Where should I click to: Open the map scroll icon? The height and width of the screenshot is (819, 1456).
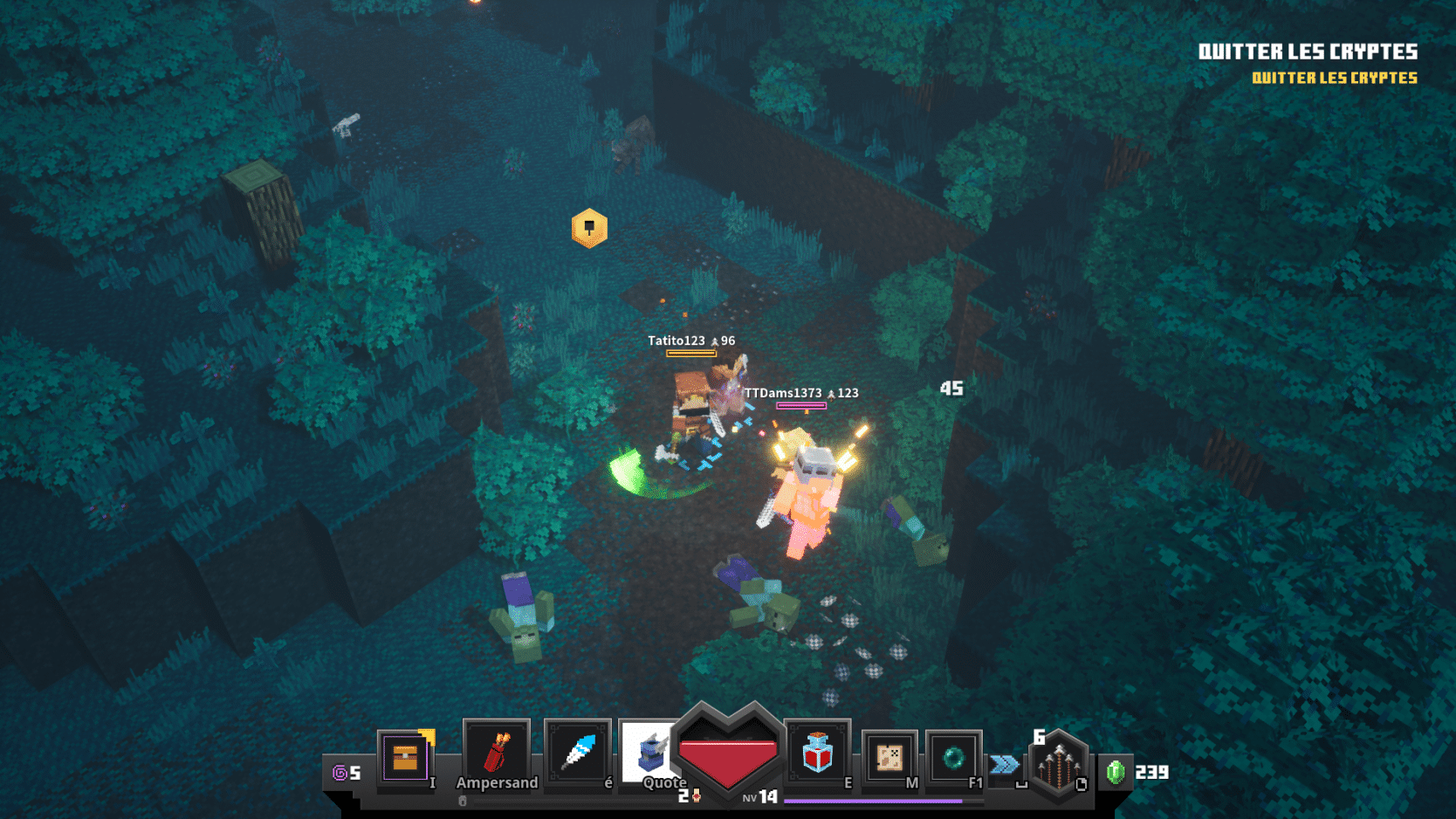[x=889, y=758]
